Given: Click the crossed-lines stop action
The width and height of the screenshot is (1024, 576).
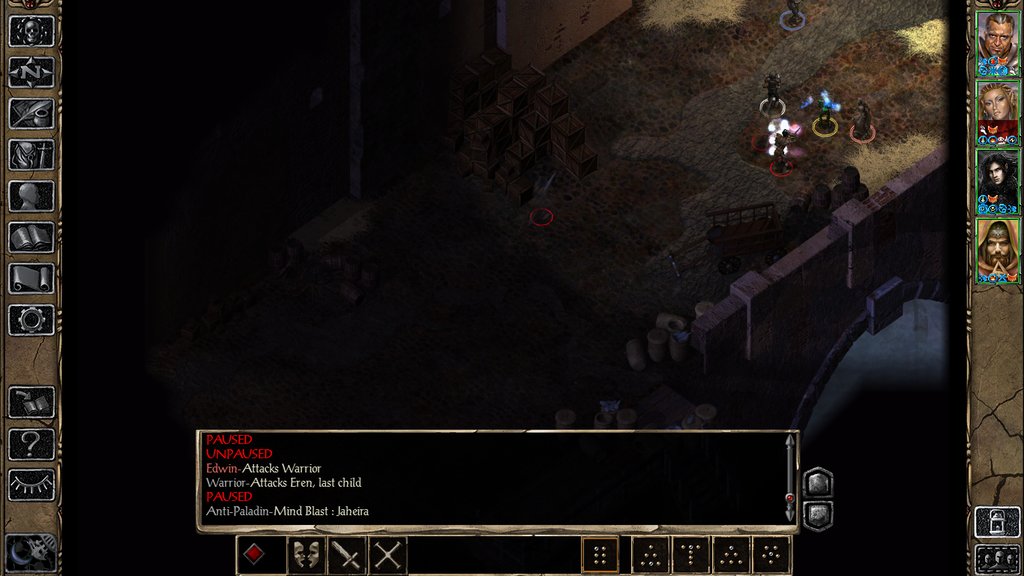Looking at the screenshot, I should [388, 555].
